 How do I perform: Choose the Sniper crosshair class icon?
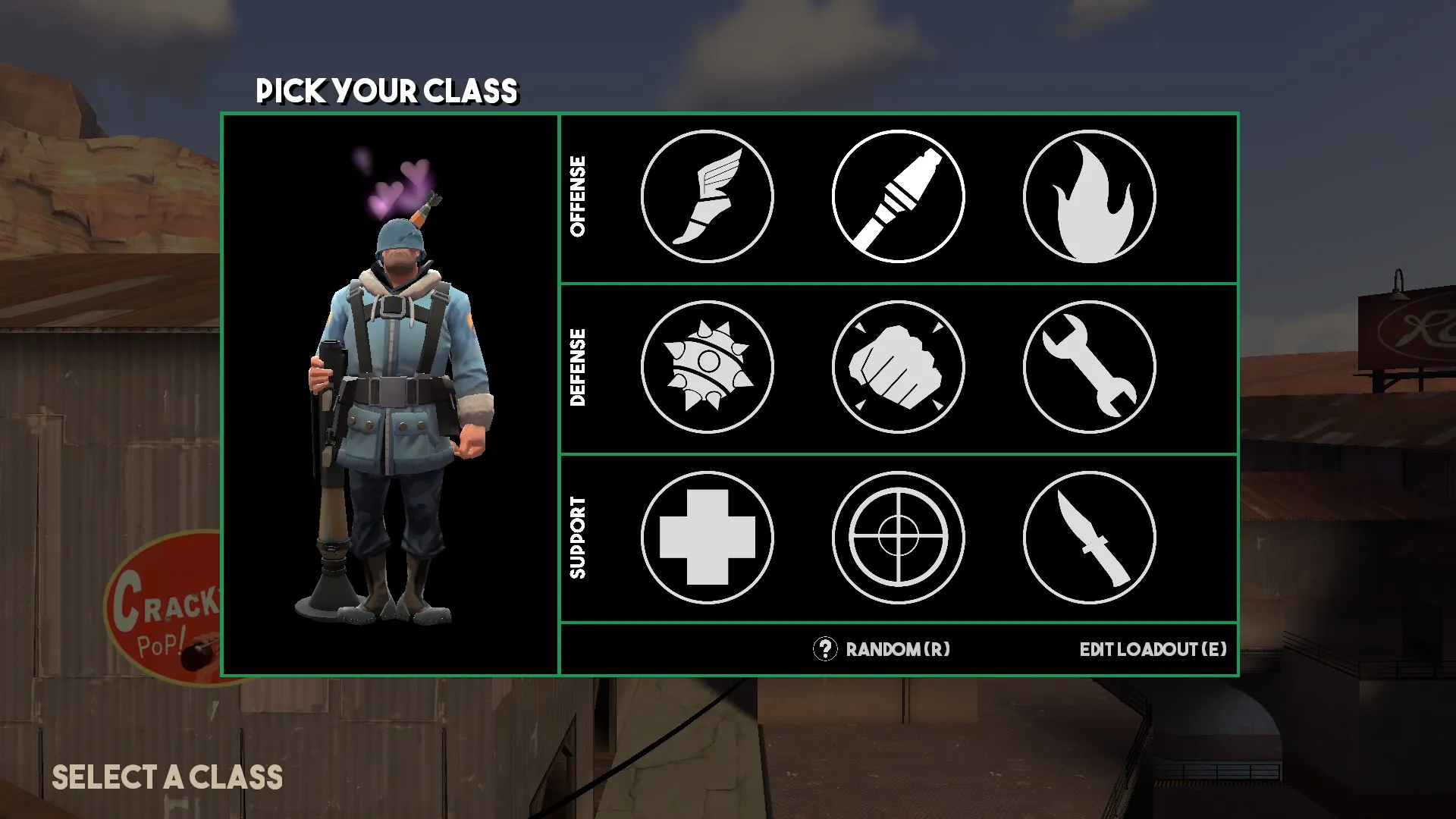pyautogui.click(x=898, y=538)
